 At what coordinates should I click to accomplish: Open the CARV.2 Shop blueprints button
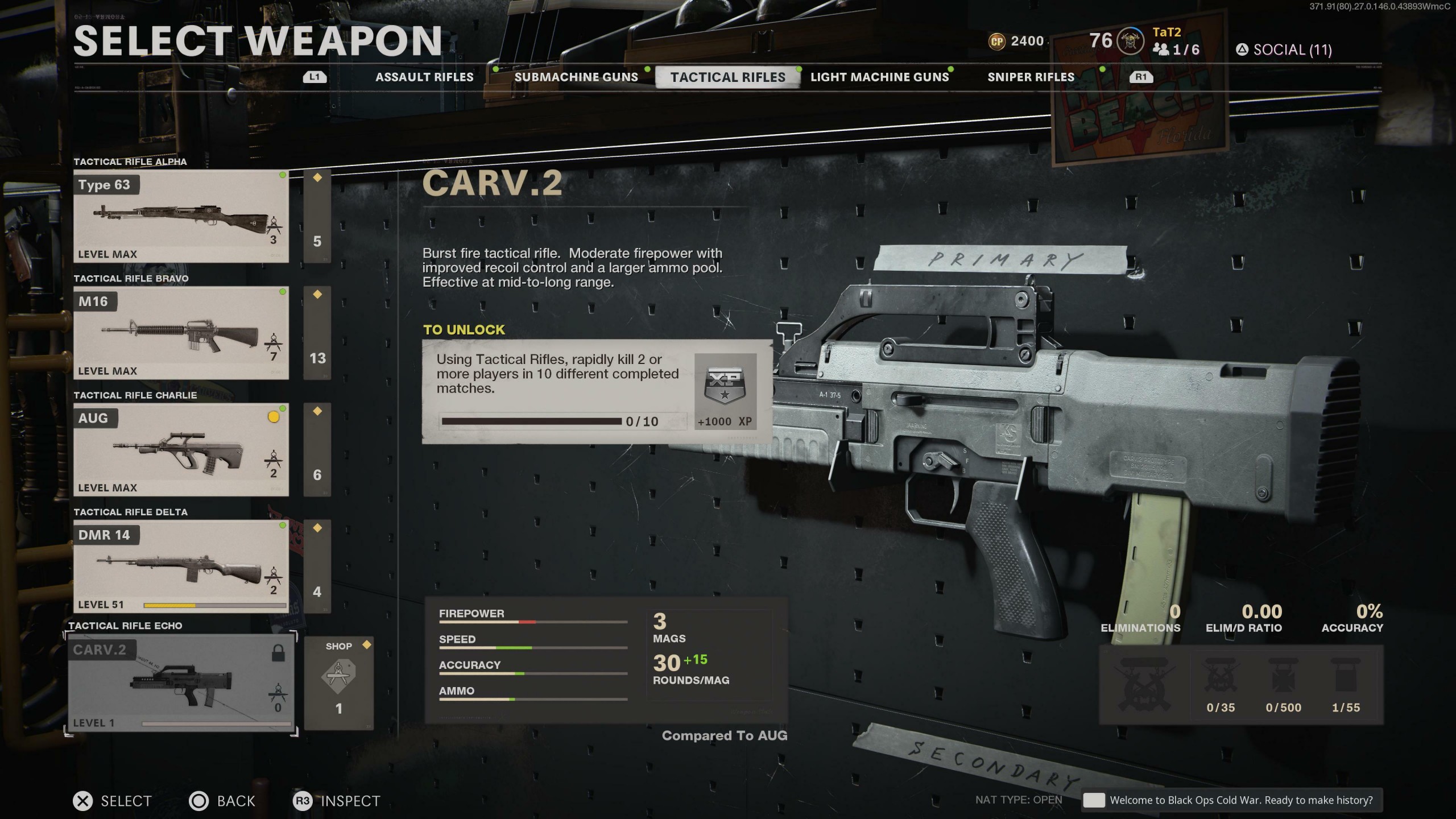[x=339, y=683]
